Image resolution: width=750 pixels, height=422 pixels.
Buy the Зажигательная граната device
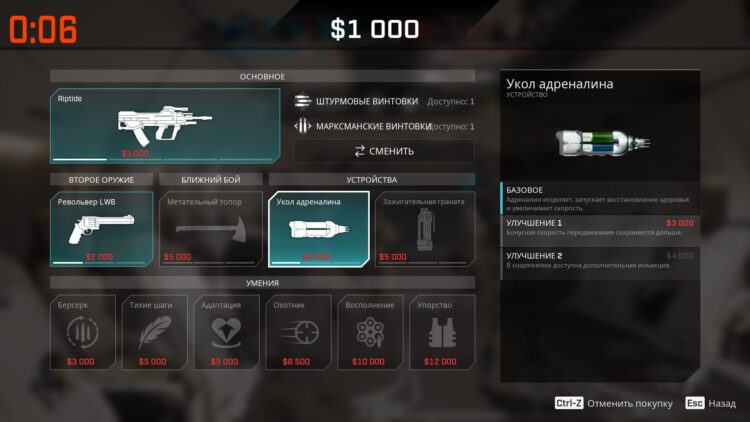[x=425, y=229]
